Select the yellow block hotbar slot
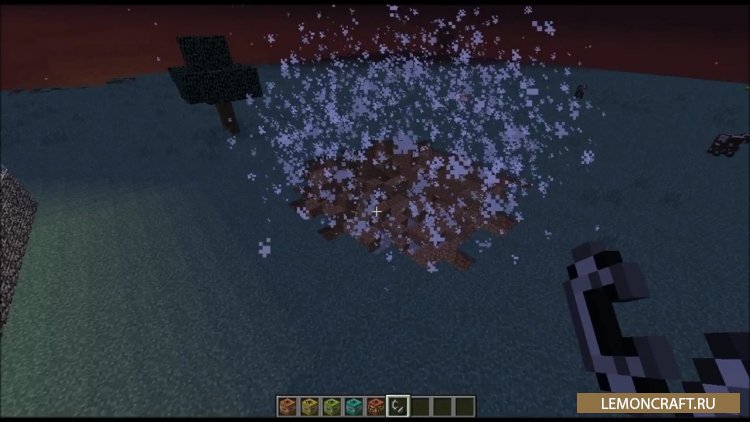The width and height of the screenshot is (750, 422). point(308,405)
